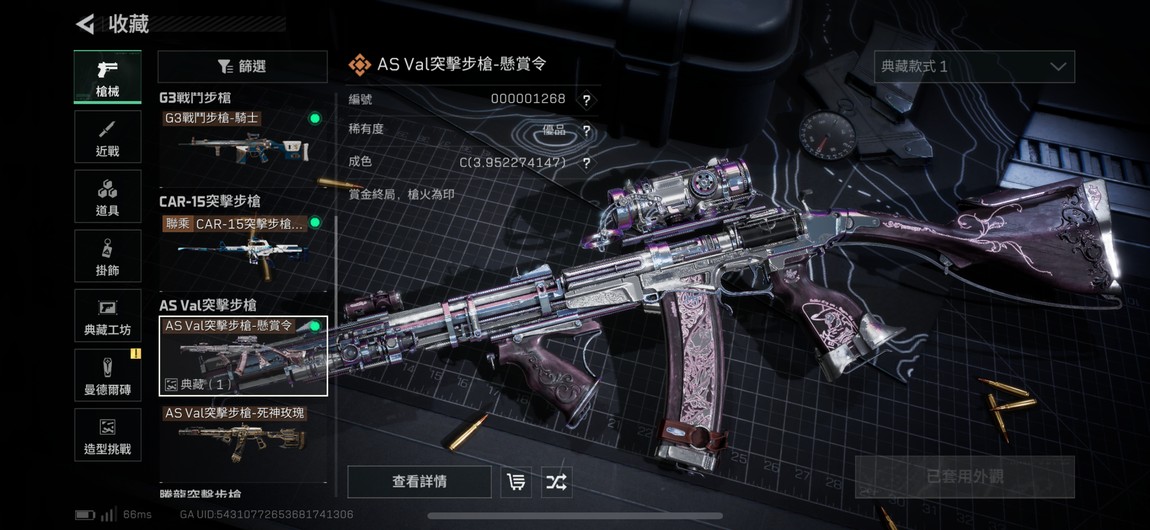Open the 典藏工坊 workshop tab
The image size is (1150, 530).
click(107, 315)
